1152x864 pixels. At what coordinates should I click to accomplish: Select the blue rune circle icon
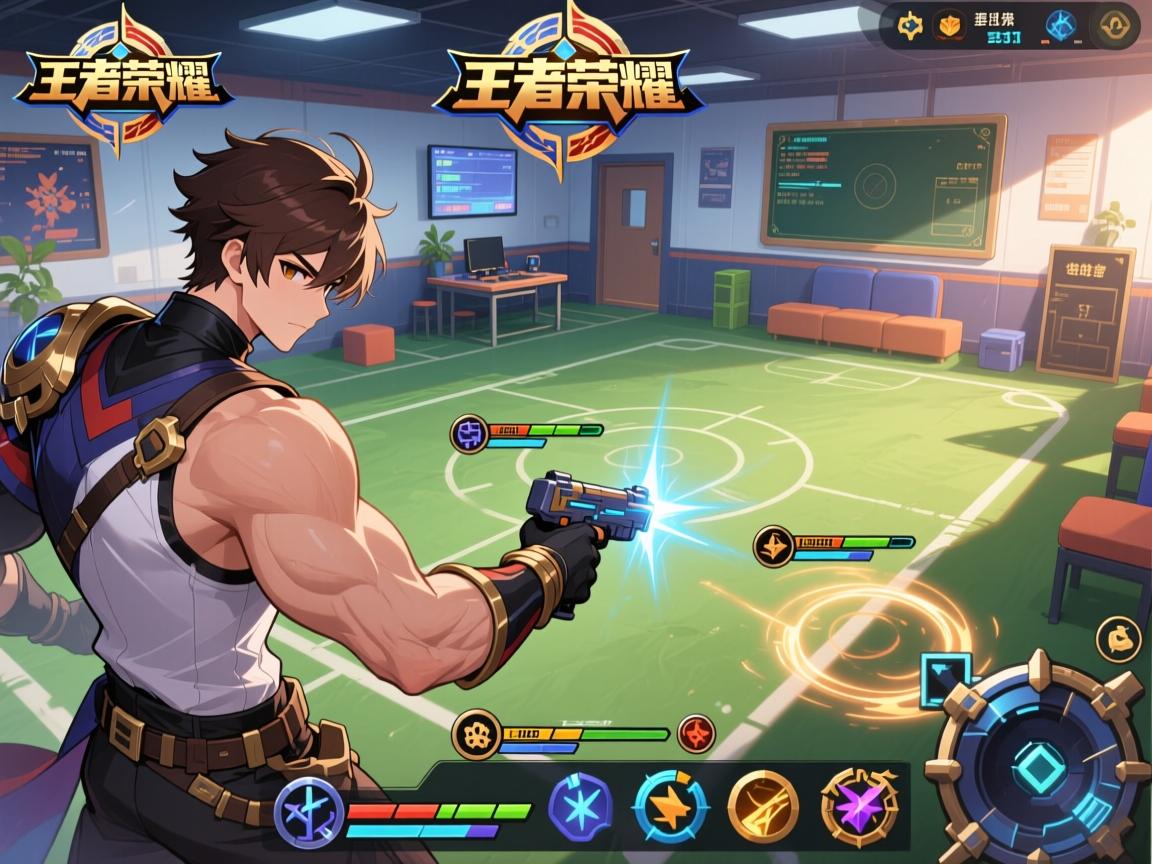coord(1060,26)
